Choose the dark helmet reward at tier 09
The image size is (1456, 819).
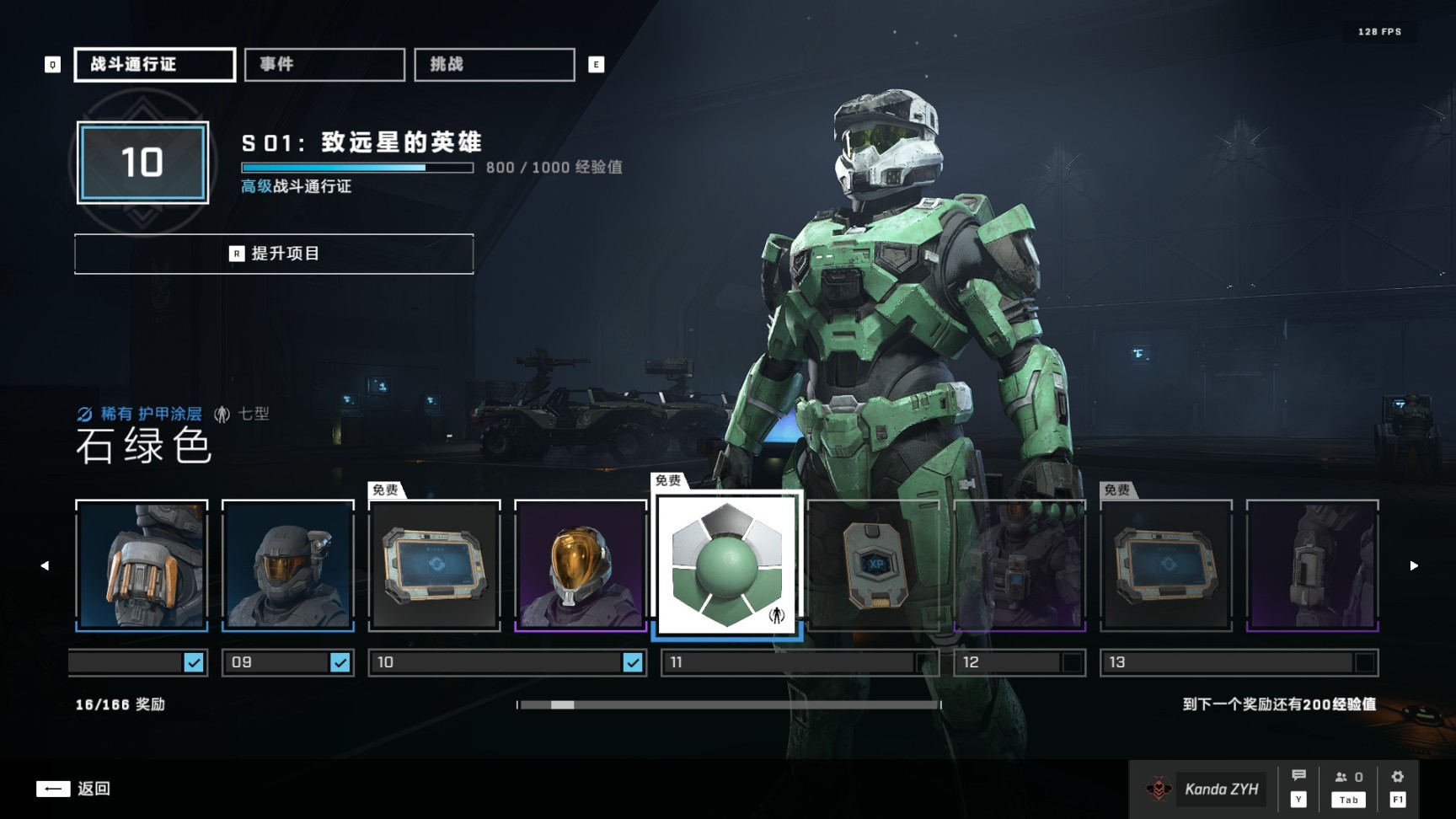click(x=288, y=565)
